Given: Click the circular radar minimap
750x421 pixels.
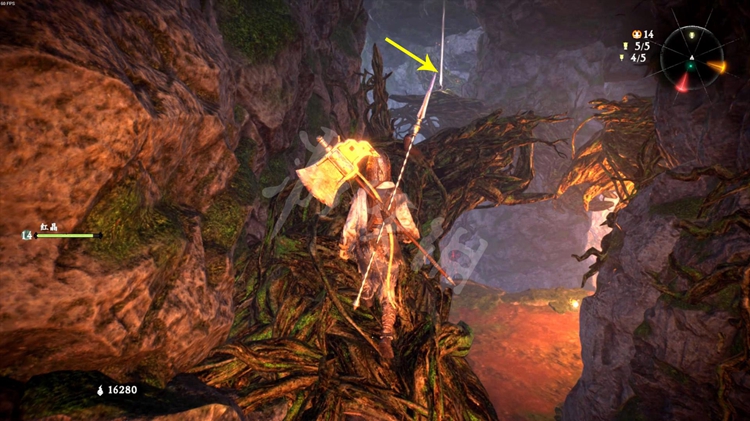Looking at the screenshot, I should click(x=689, y=54).
